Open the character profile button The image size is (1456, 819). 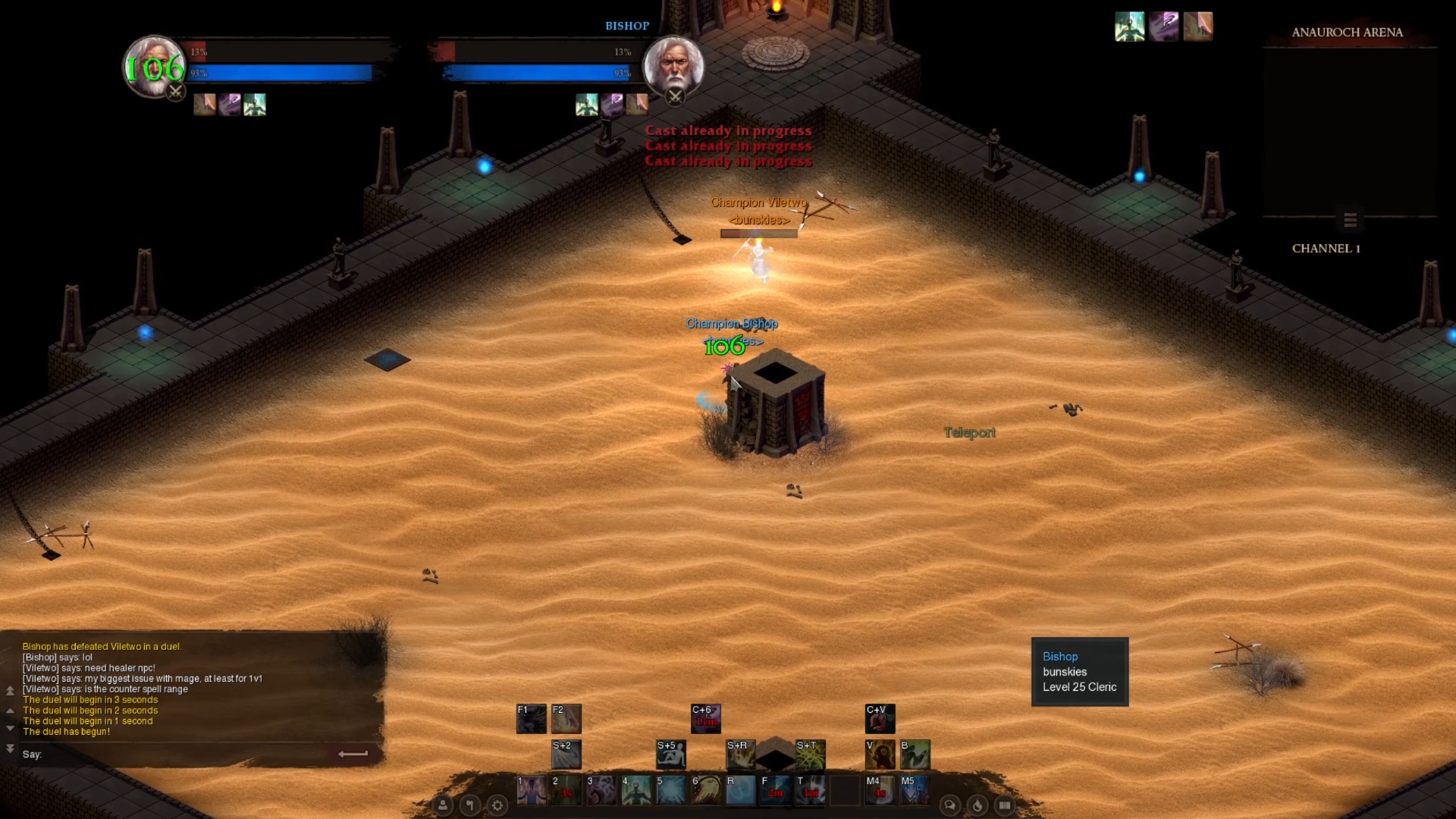coord(443,805)
